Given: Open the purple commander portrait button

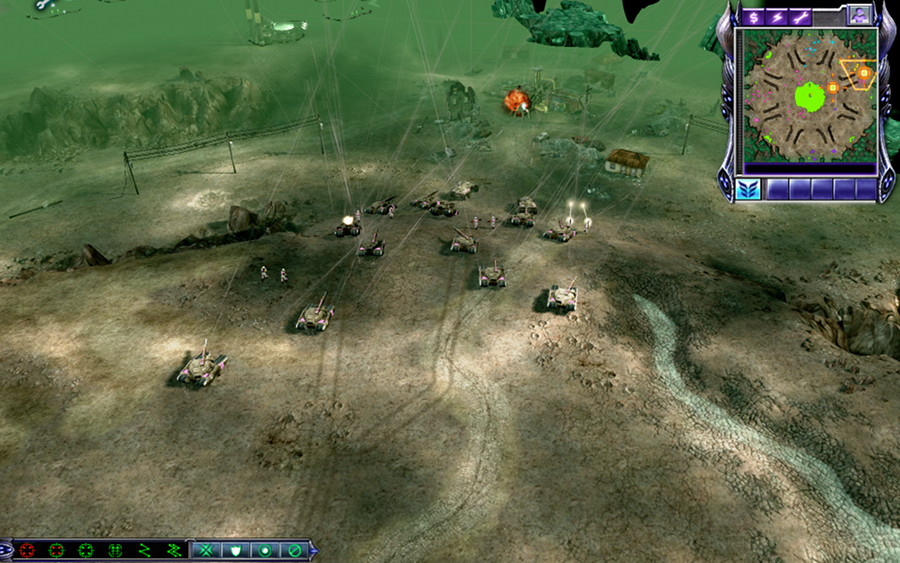Looking at the screenshot, I should click(x=858, y=15).
